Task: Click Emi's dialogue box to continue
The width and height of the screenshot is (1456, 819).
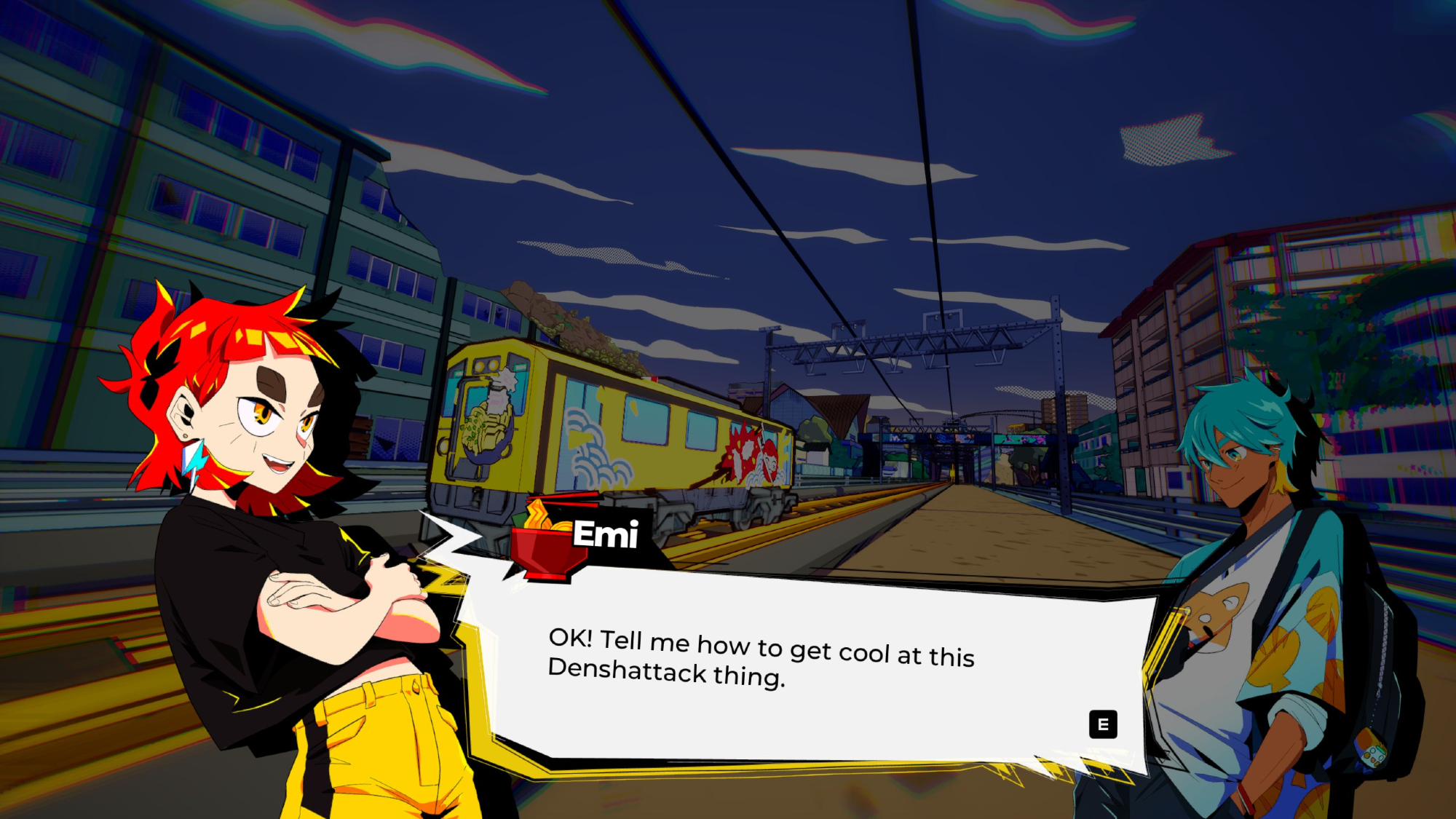Action: (x=801, y=670)
